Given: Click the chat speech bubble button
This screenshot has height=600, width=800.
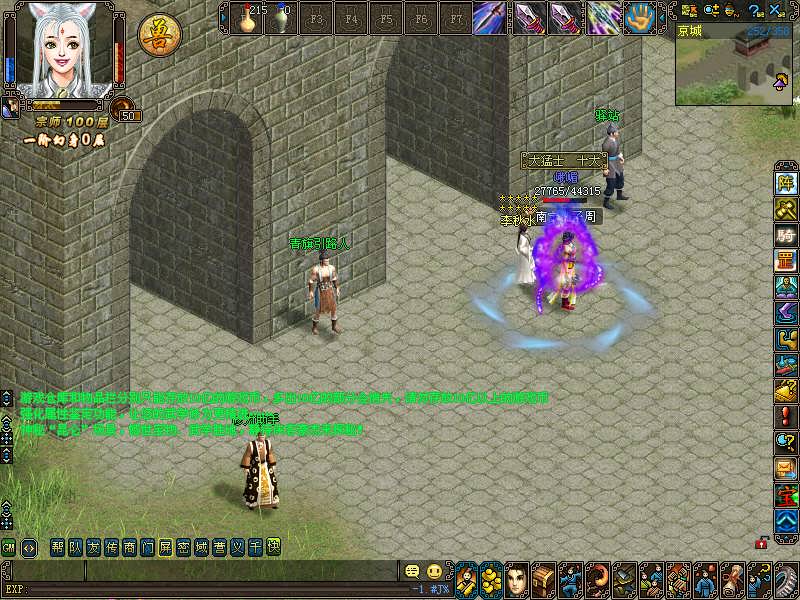Looking at the screenshot, I should (x=411, y=571).
